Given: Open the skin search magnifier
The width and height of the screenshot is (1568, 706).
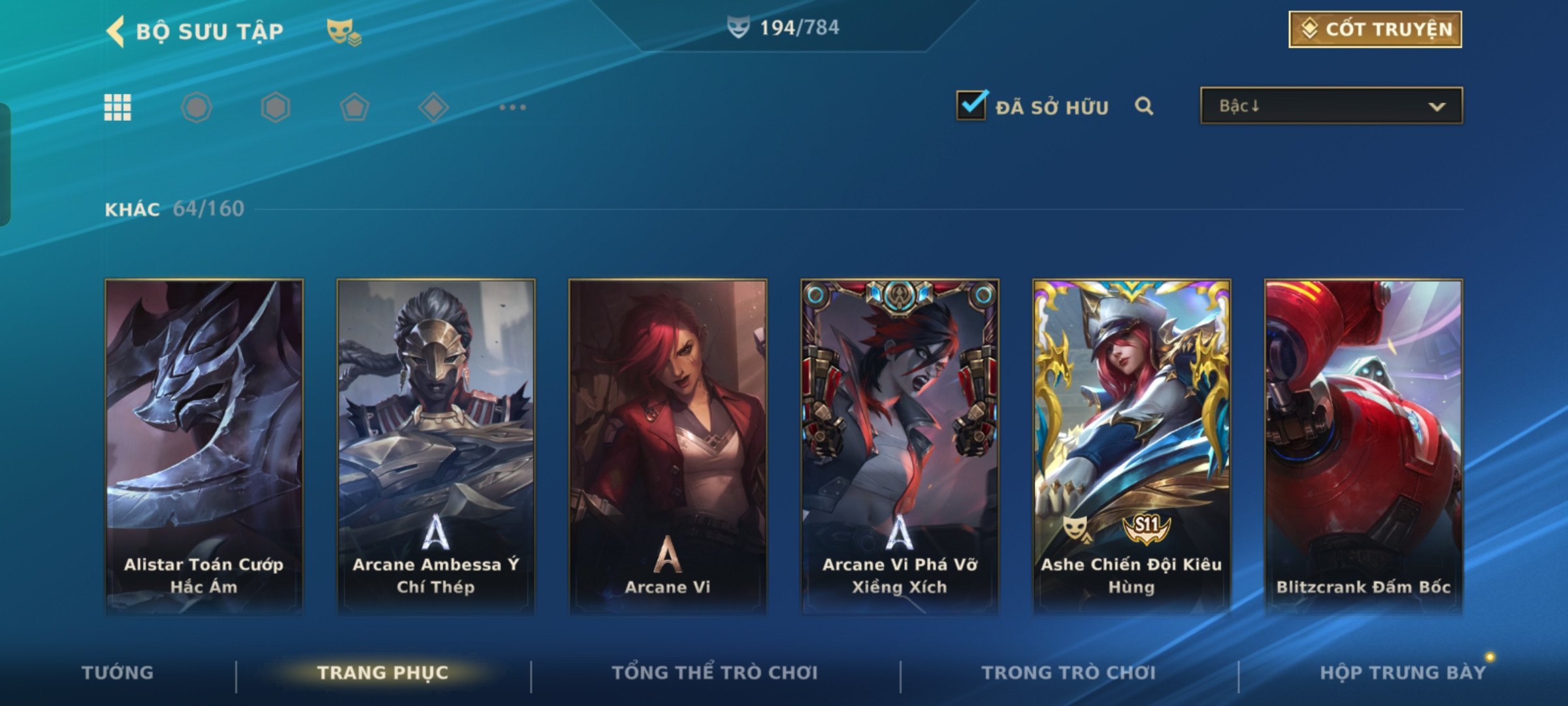Looking at the screenshot, I should 1143,106.
